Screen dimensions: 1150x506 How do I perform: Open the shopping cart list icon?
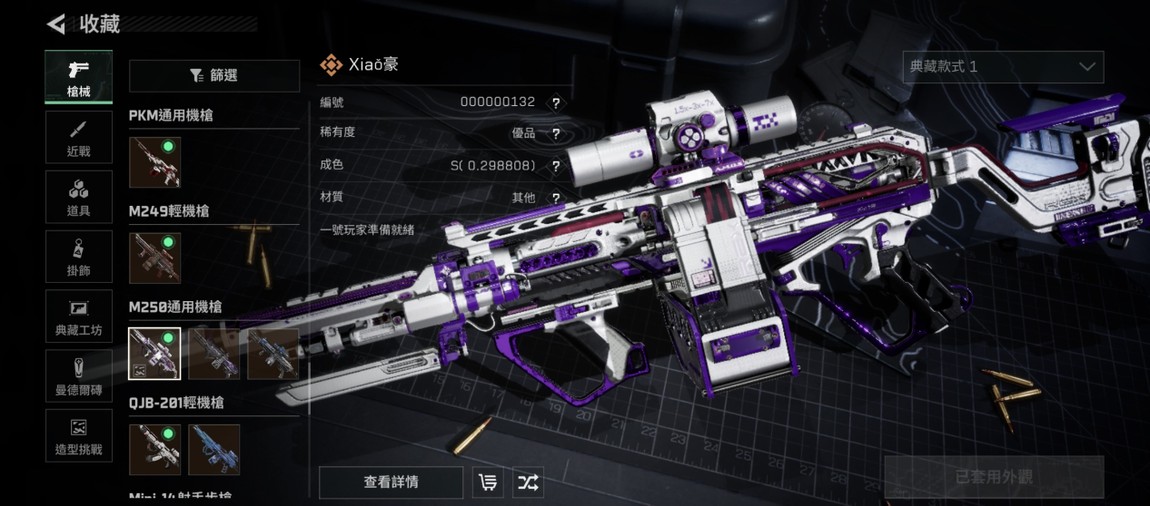point(488,482)
